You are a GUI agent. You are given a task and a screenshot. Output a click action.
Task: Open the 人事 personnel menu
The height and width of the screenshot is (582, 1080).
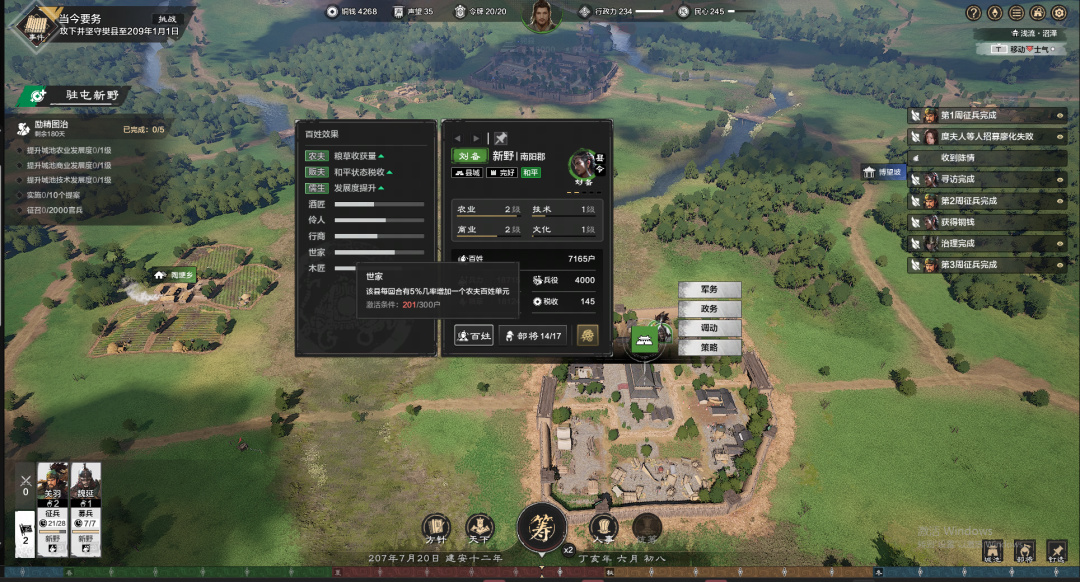click(x=603, y=527)
